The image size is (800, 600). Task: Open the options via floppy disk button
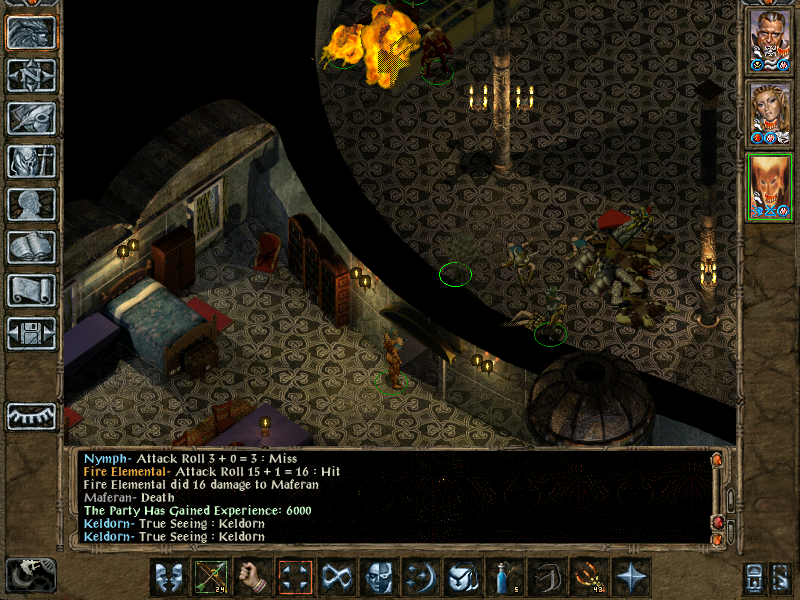[32, 334]
